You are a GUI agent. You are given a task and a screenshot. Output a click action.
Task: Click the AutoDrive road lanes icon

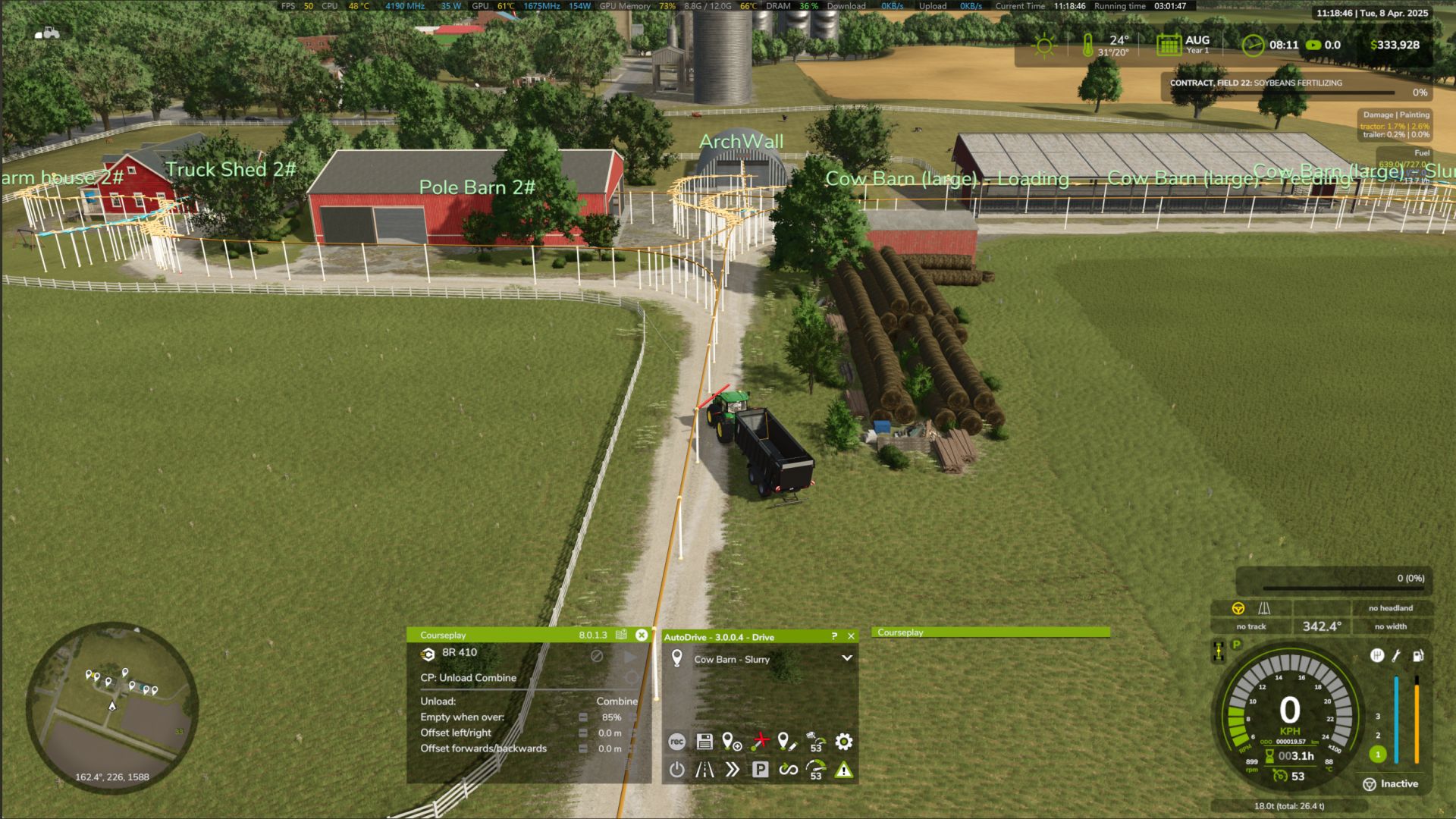[x=704, y=770]
